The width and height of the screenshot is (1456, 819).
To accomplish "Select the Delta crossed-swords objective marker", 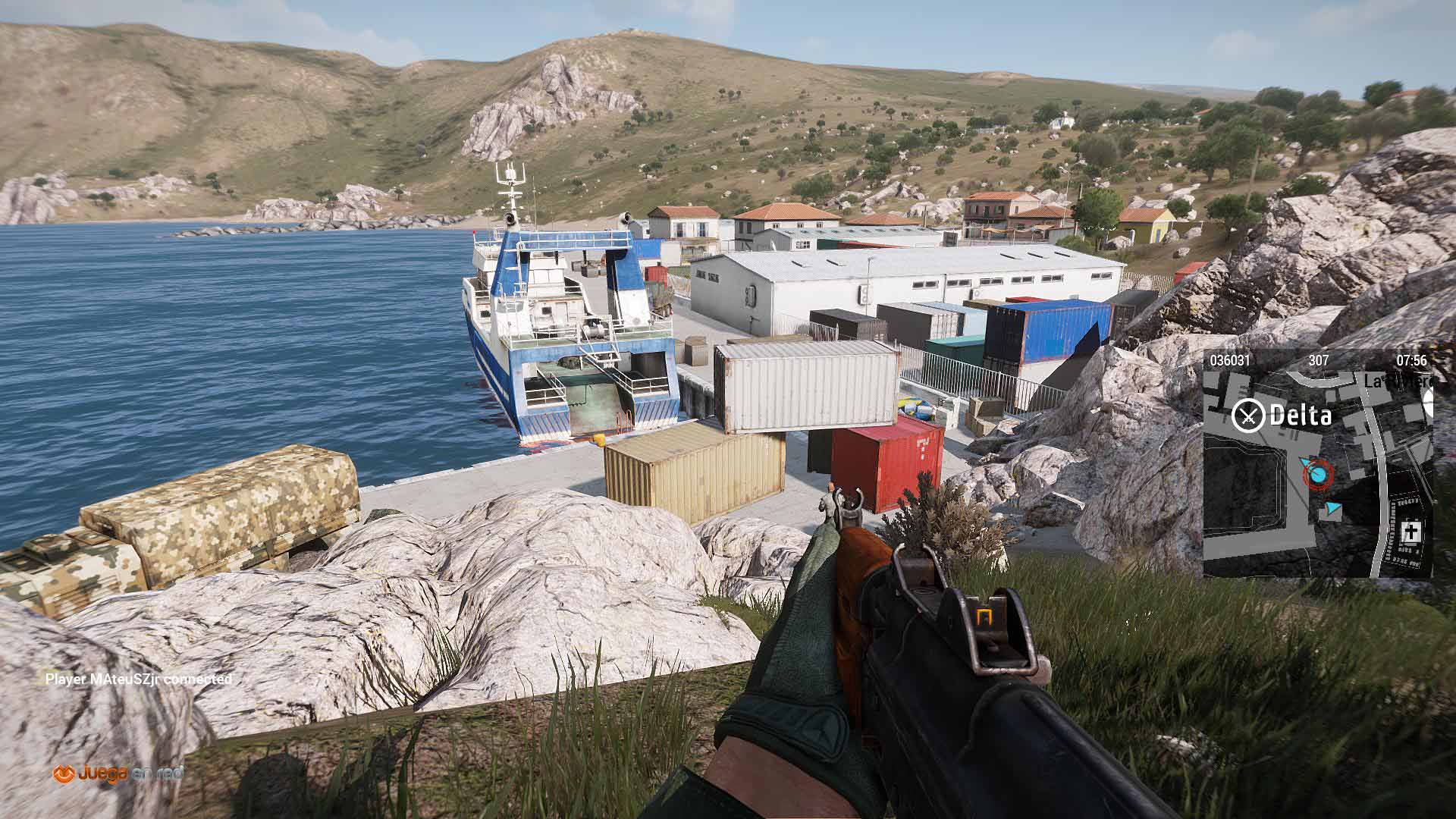I will pos(1248,415).
